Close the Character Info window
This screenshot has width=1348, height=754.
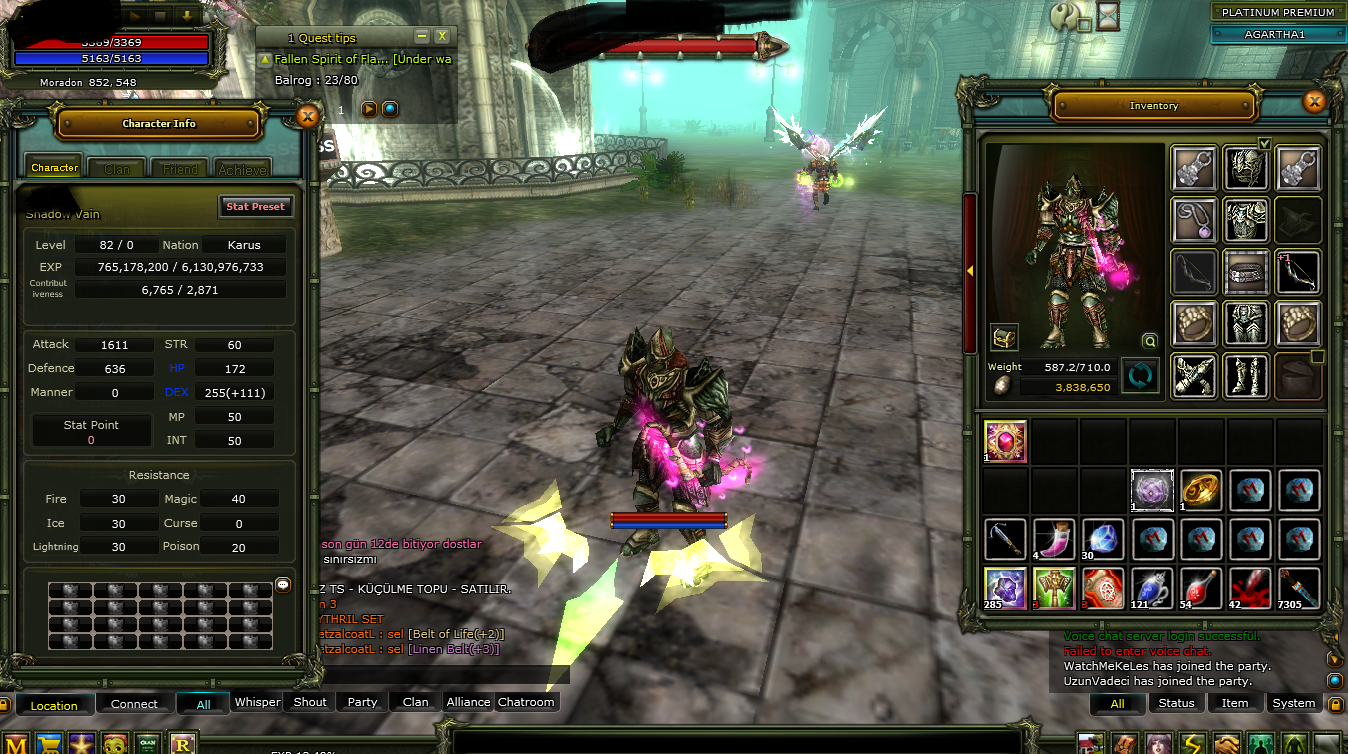(308, 117)
